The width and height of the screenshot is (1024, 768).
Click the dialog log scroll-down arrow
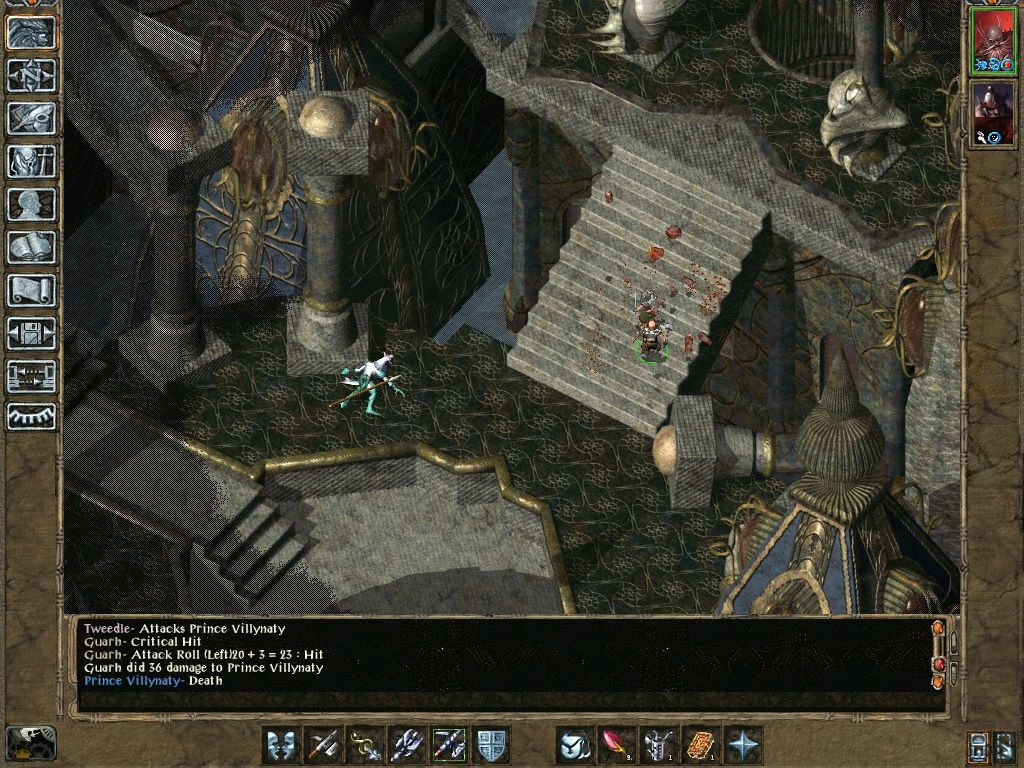coord(938,681)
